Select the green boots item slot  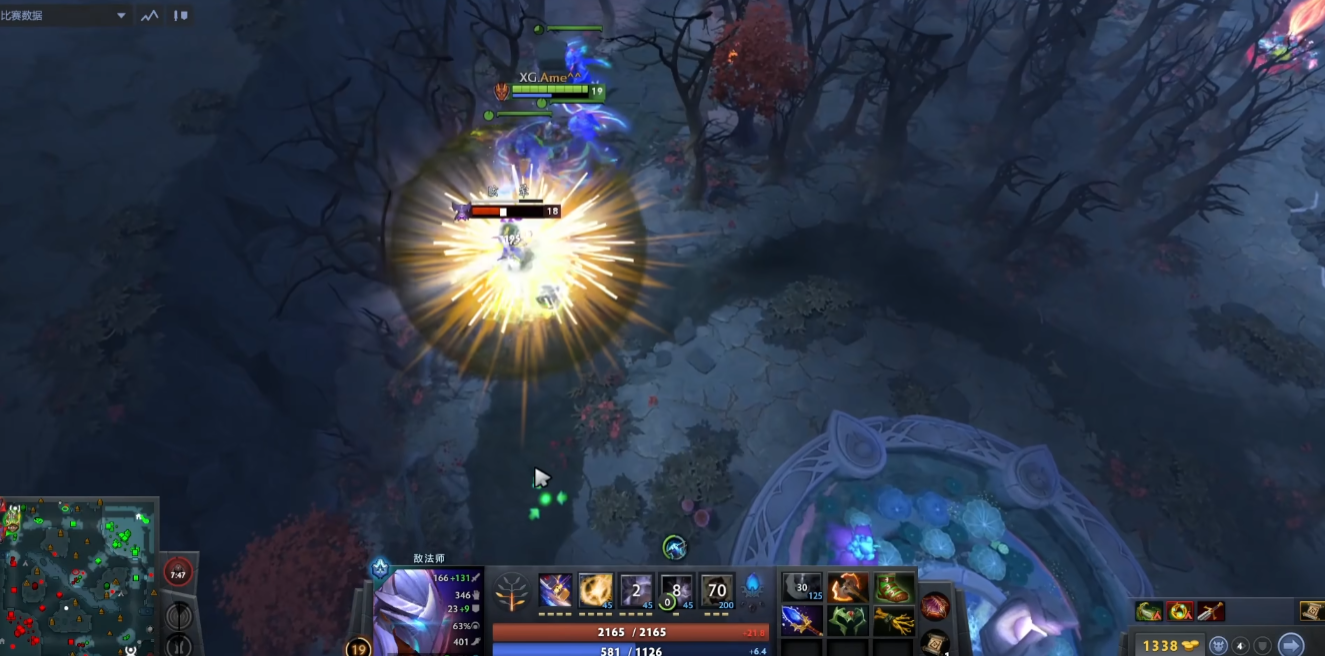click(894, 588)
